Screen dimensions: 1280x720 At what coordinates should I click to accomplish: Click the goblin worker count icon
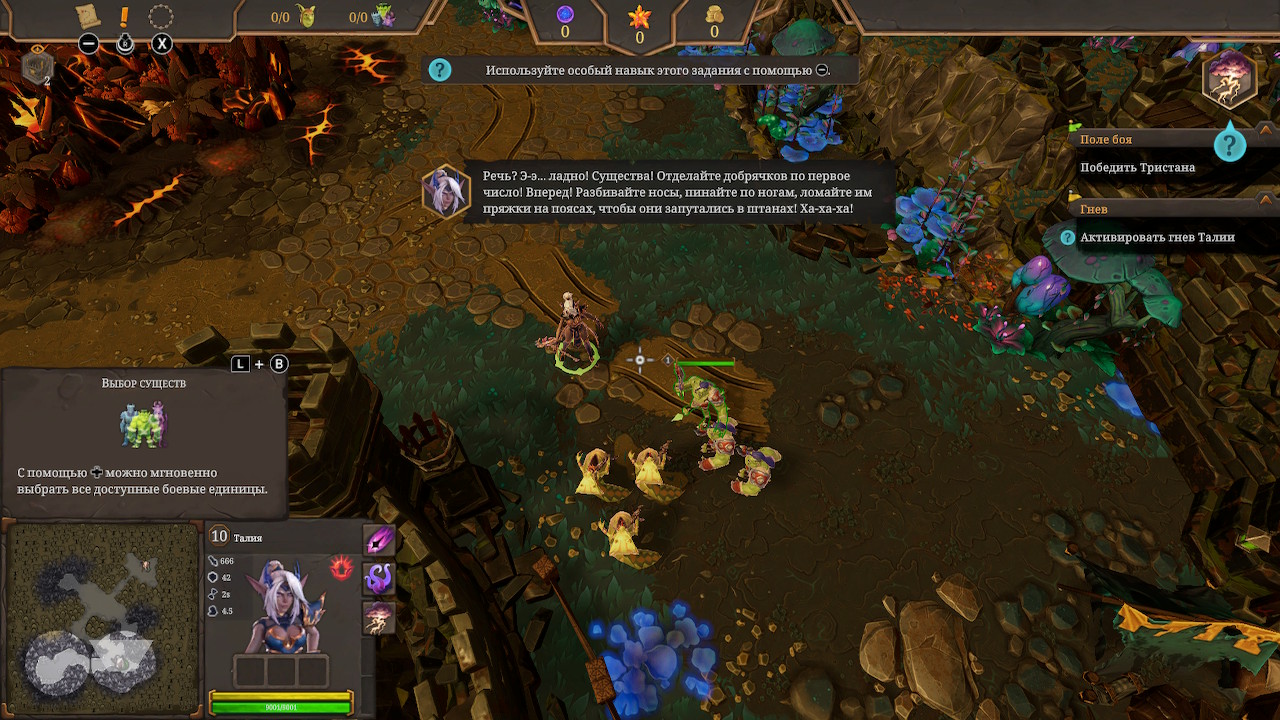(x=305, y=17)
